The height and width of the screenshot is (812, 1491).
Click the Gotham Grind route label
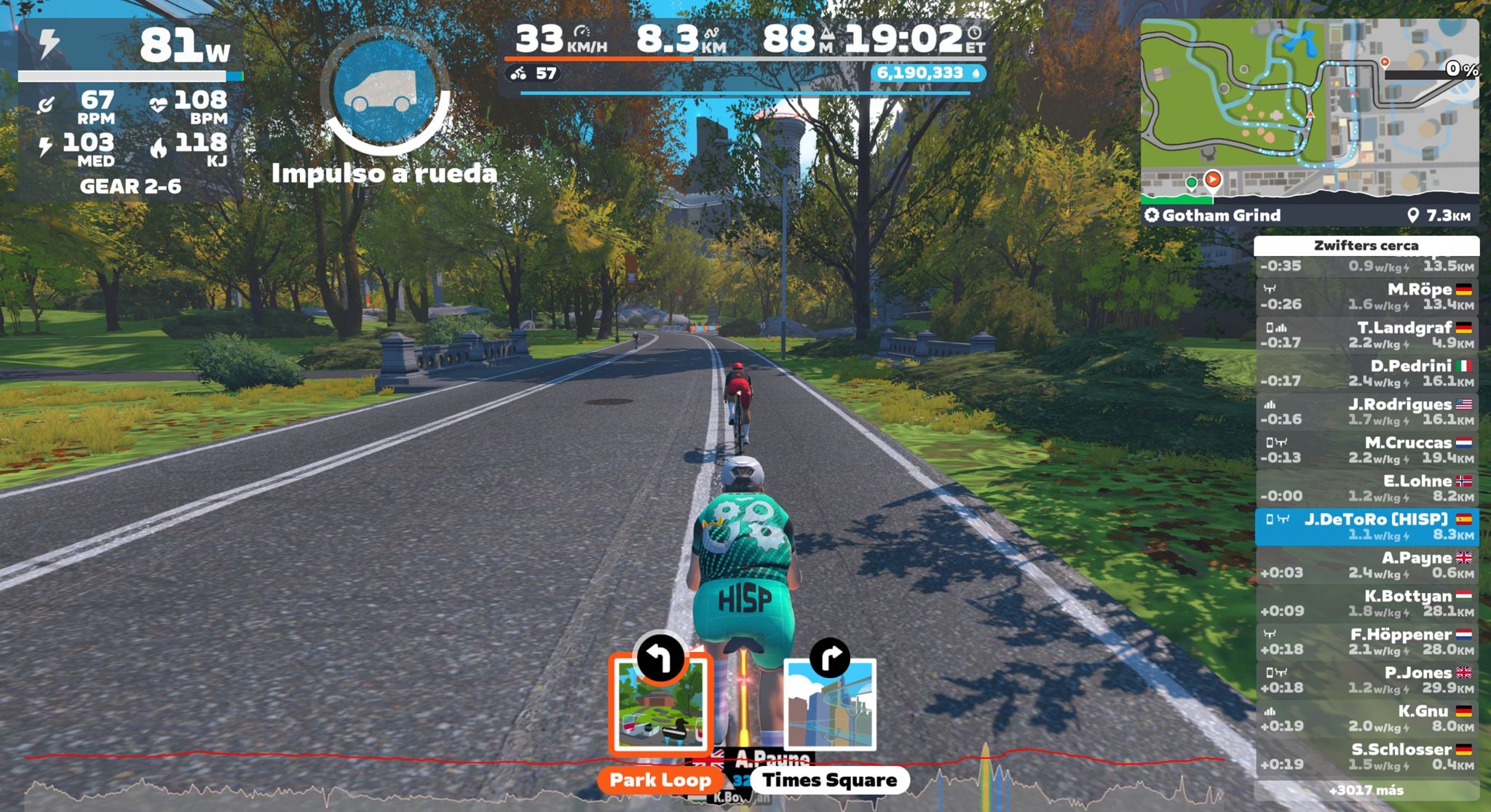[x=1221, y=215]
